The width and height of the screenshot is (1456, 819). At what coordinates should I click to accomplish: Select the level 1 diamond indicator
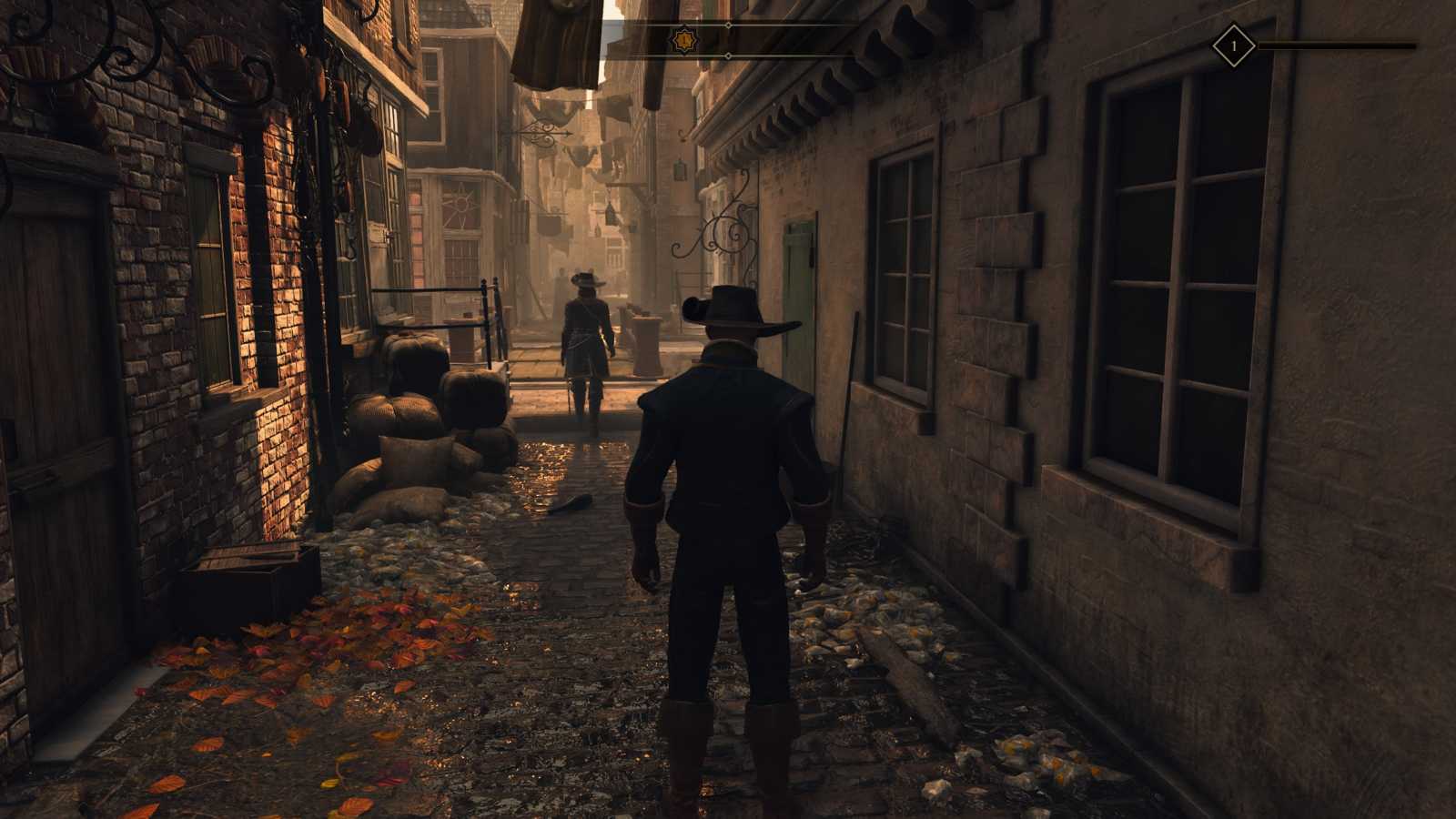click(1234, 45)
